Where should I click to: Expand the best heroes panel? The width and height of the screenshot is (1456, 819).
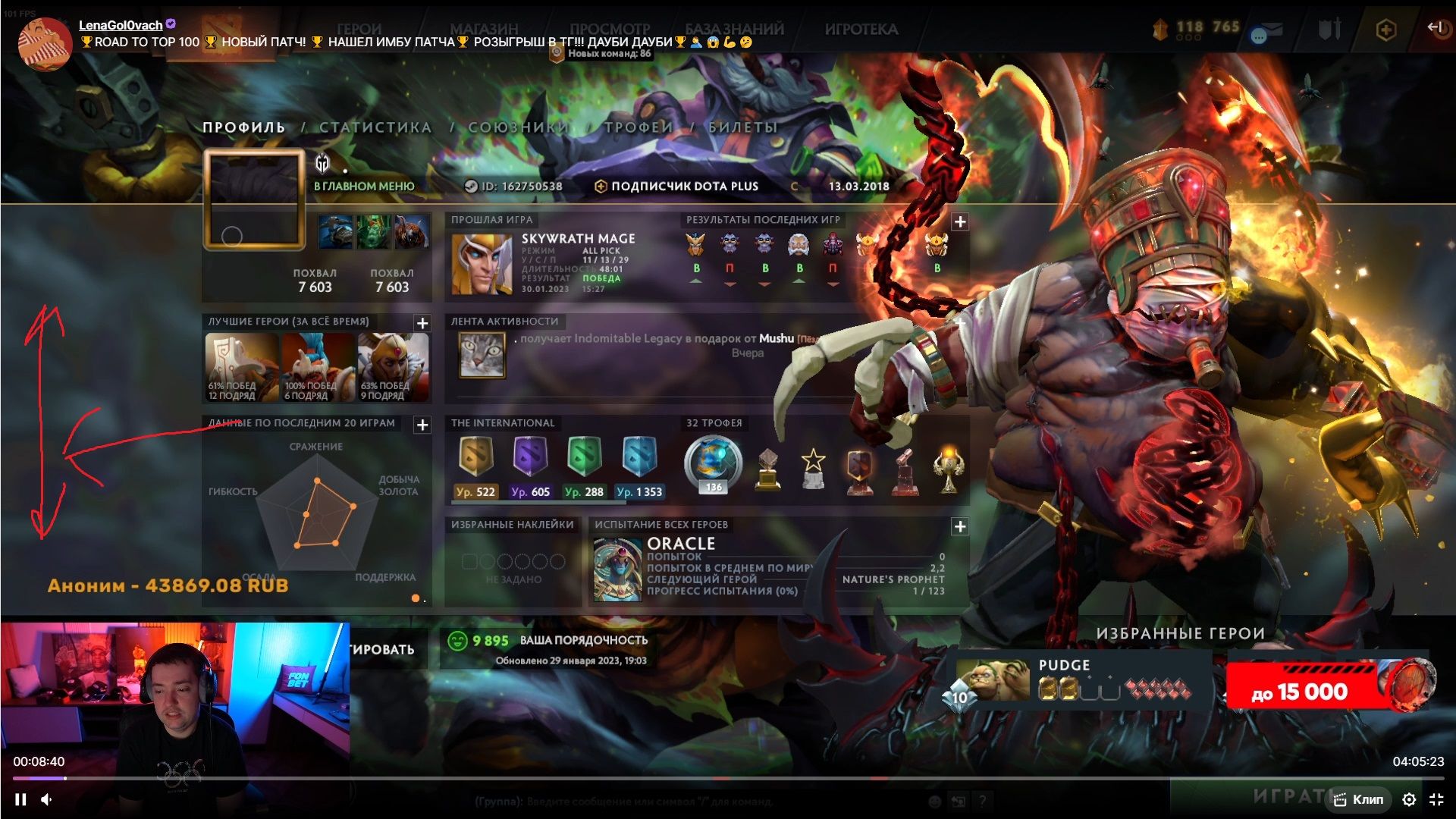(x=422, y=323)
